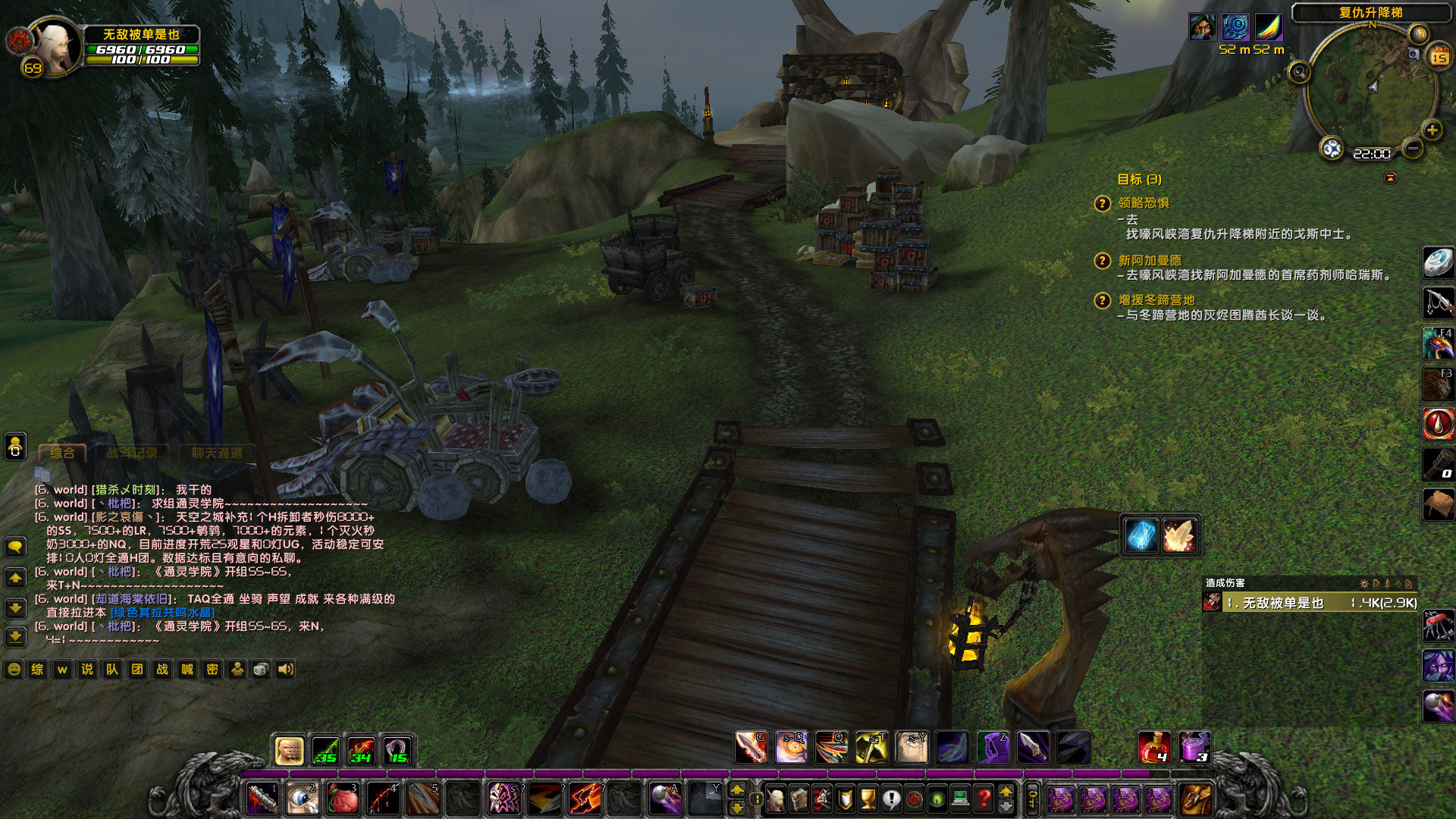The height and width of the screenshot is (819, 1456).
Task: Open the key ring next to the bags
Action: (1033, 800)
